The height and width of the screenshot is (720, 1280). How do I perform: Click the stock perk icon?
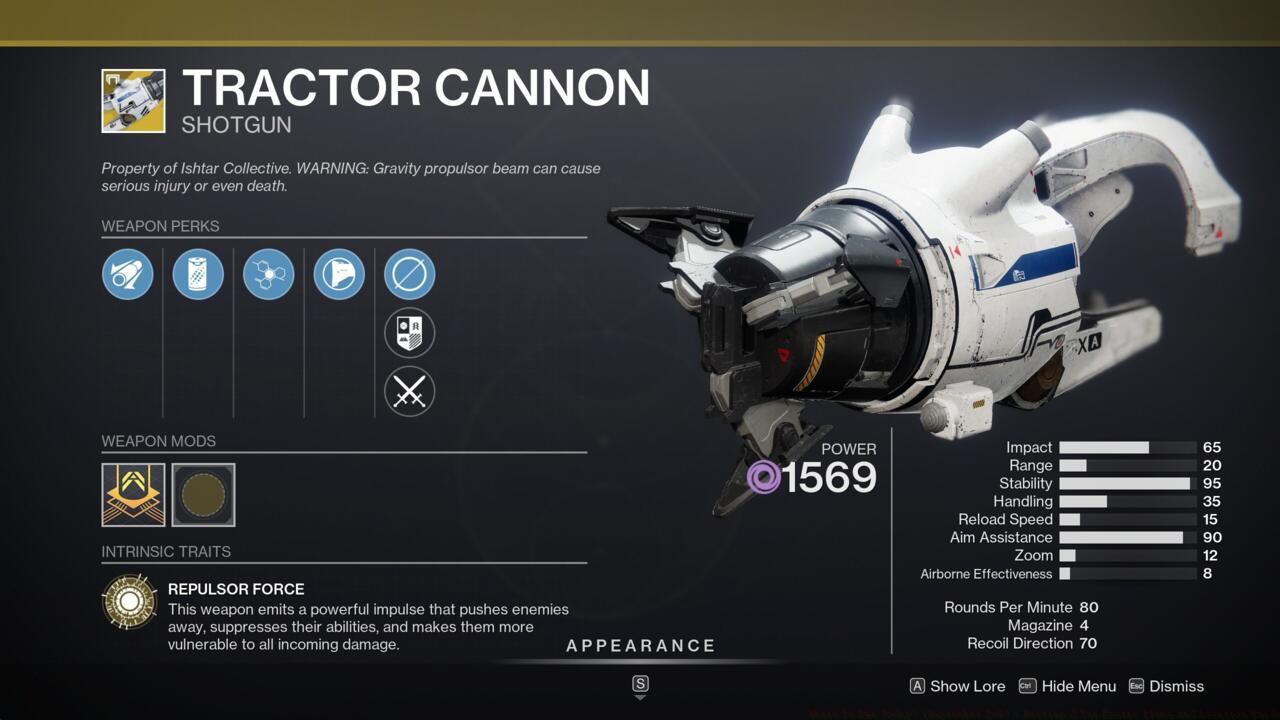[x=339, y=274]
